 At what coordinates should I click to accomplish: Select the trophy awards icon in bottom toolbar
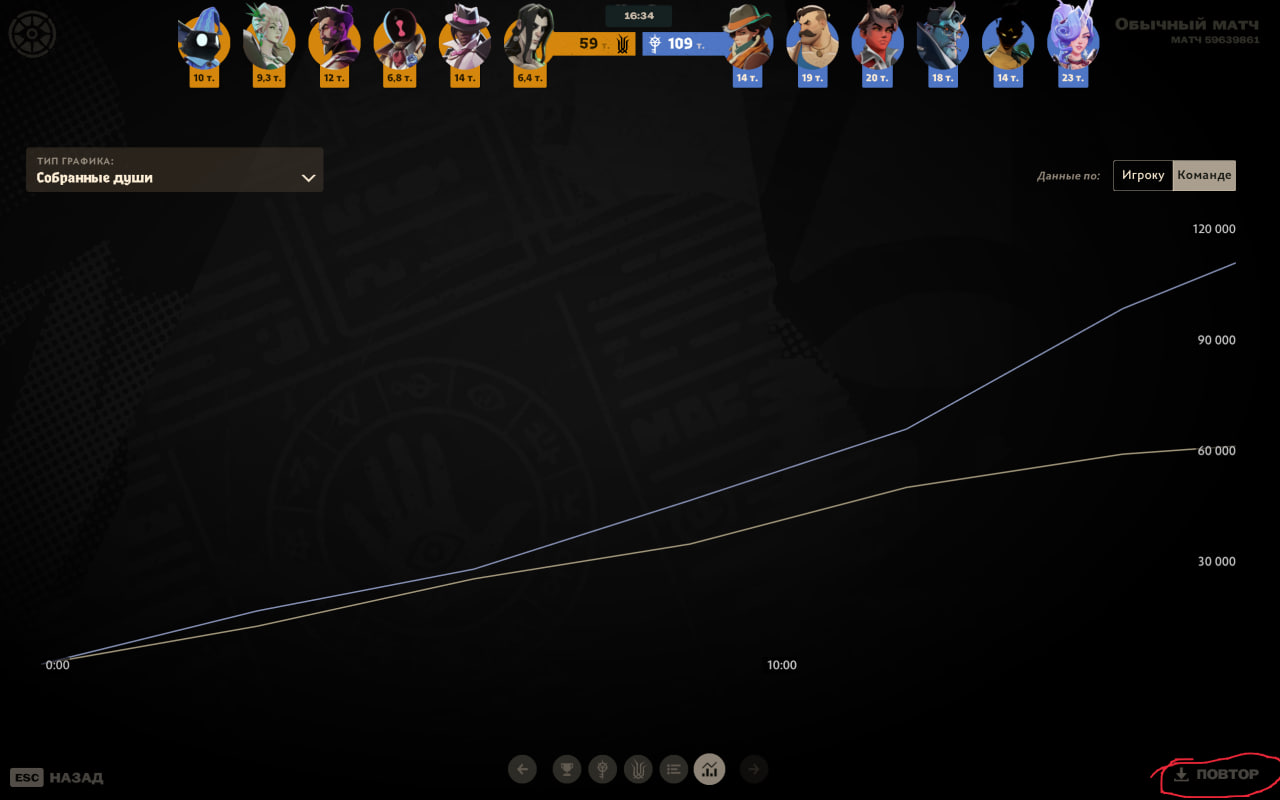(567, 769)
